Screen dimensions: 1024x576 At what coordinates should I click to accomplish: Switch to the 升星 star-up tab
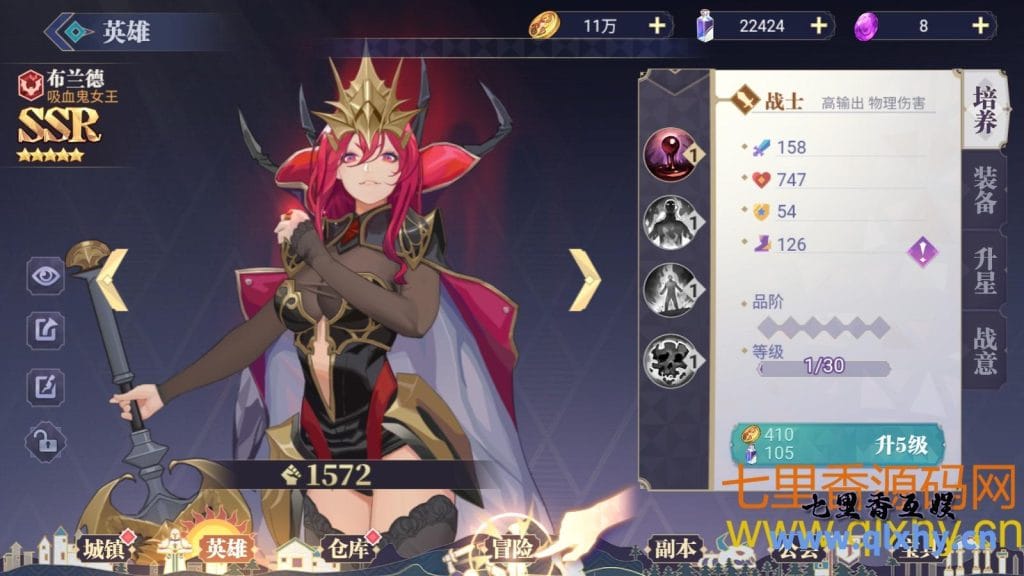click(x=985, y=270)
